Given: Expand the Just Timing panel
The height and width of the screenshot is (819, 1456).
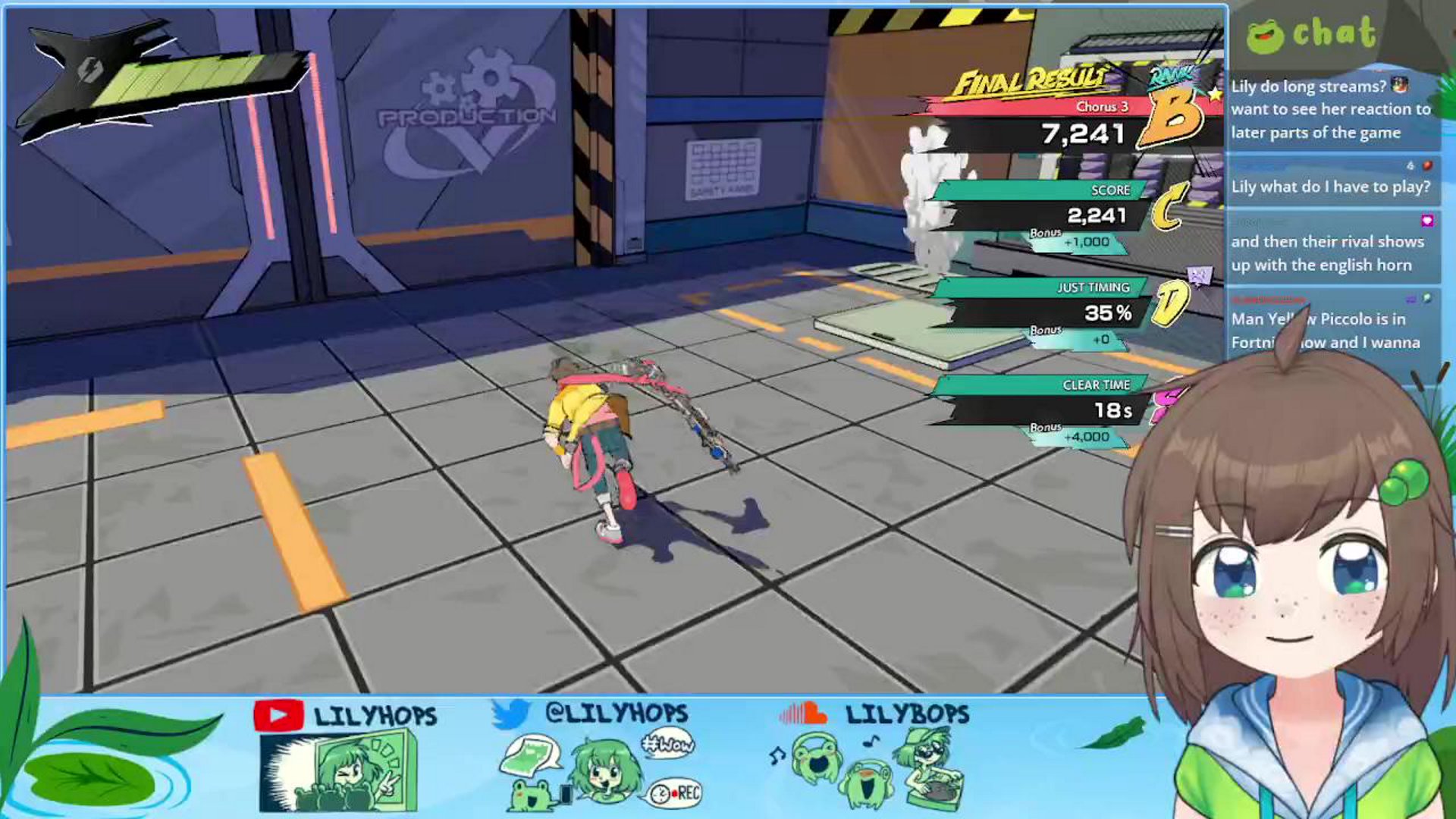Looking at the screenshot, I should coord(1094,287).
